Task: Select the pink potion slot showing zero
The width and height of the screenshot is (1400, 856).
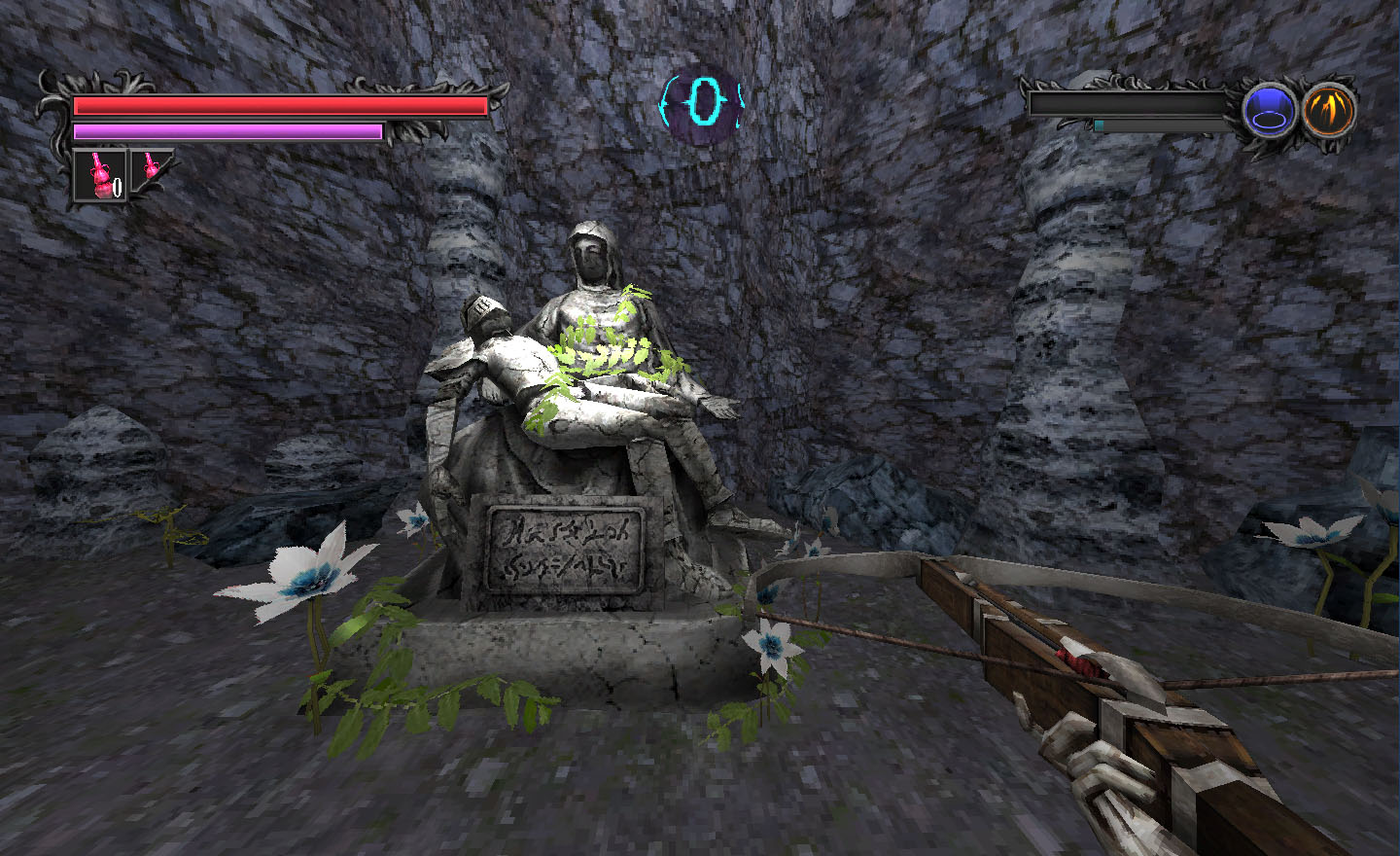Action: (100, 176)
